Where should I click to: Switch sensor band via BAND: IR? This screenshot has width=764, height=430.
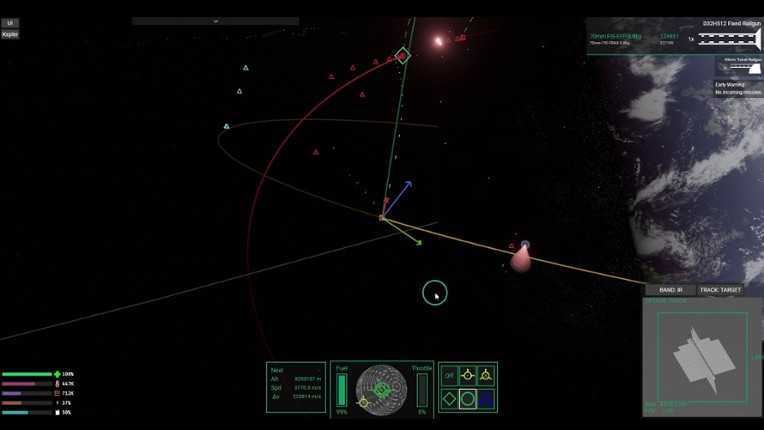pyautogui.click(x=669, y=290)
